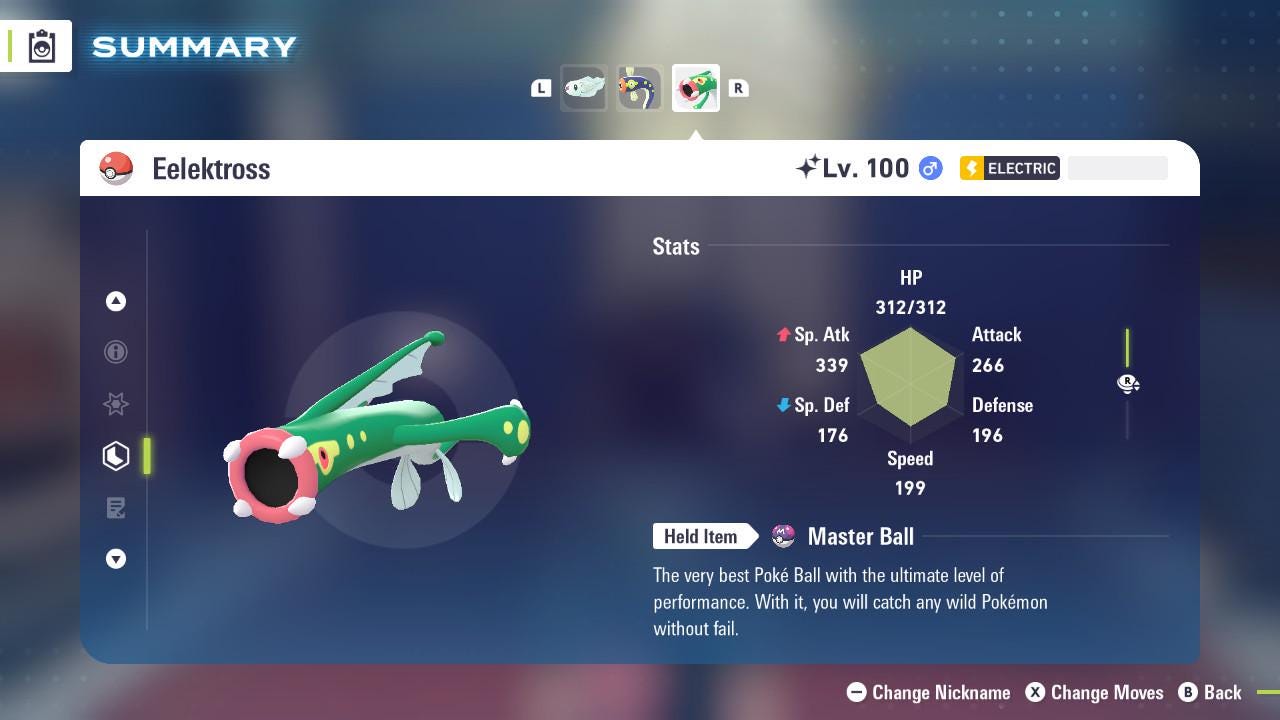This screenshot has height=720, width=1280.
Task: Show the star-shaped page tab
Action: pyautogui.click(x=116, y=404)
